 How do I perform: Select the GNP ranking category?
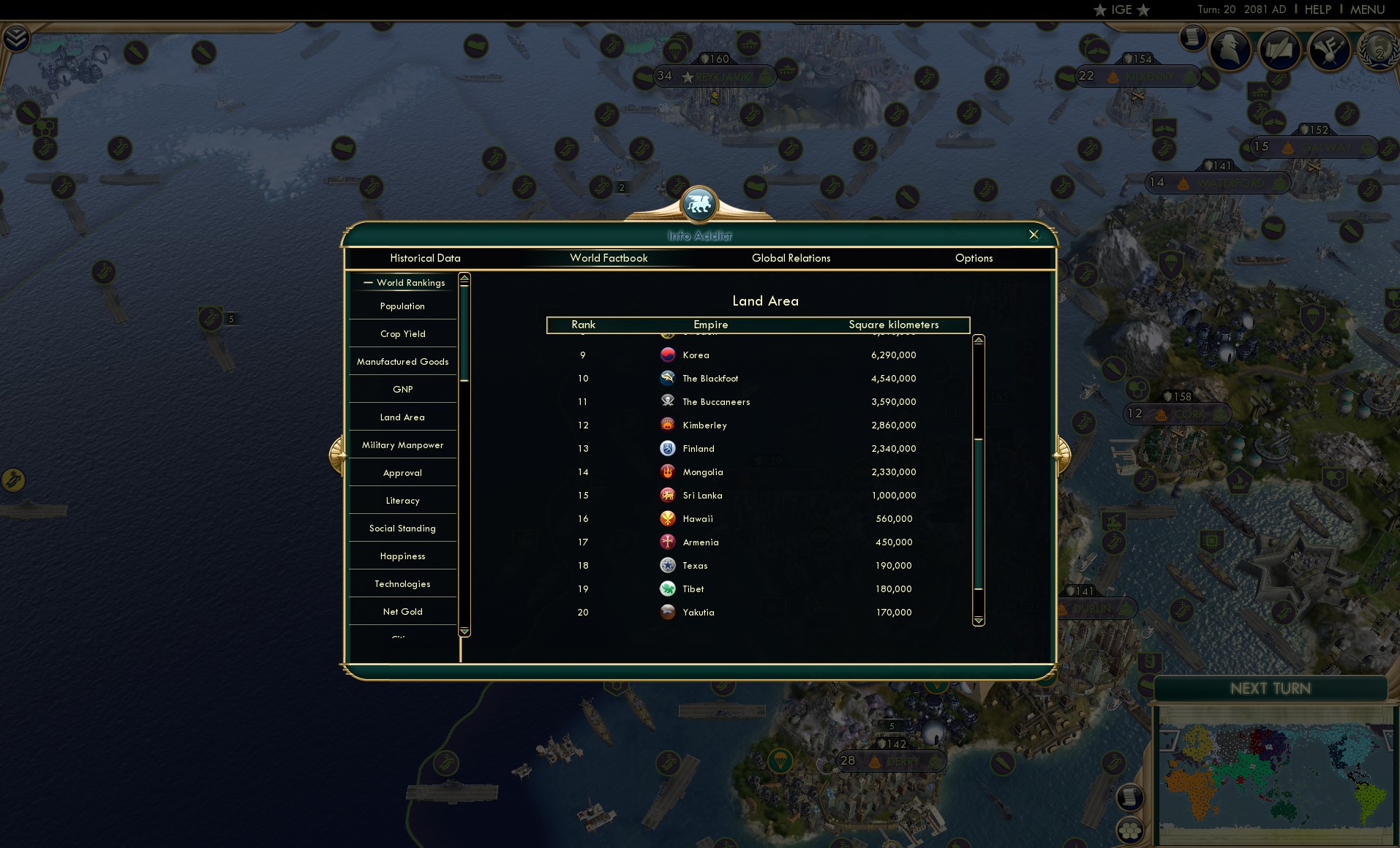tap(402, 389)
